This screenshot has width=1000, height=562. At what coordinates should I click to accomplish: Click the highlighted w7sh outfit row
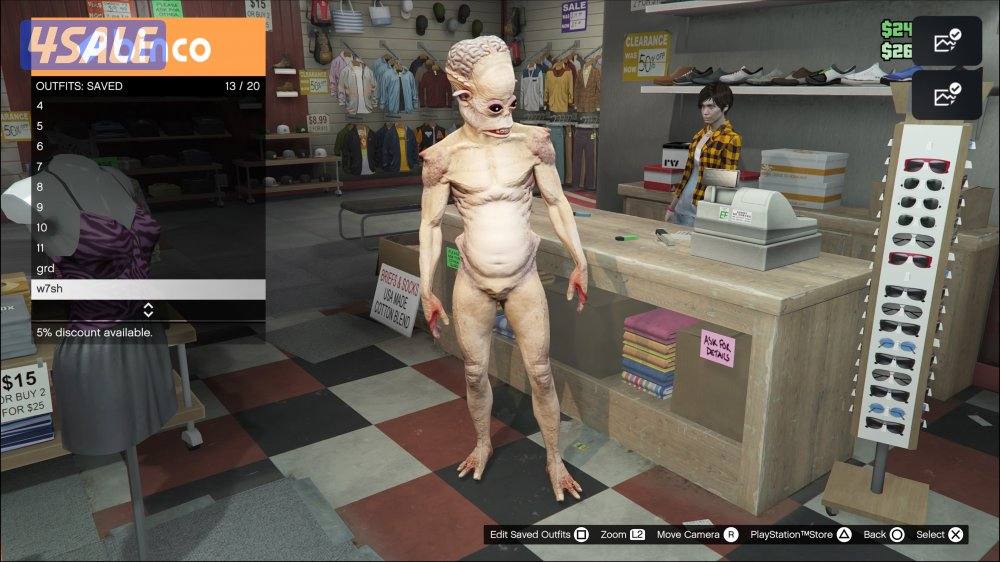pyautogui.click(x=148, y=289)
